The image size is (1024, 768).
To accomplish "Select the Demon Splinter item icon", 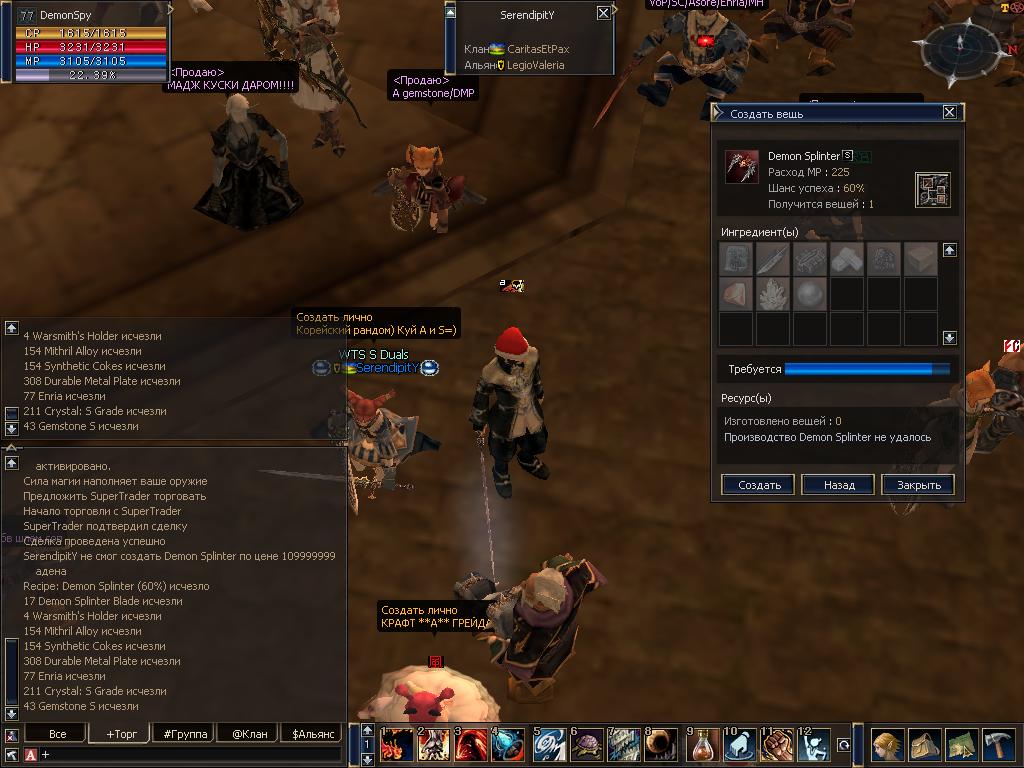I will point(741,167).
